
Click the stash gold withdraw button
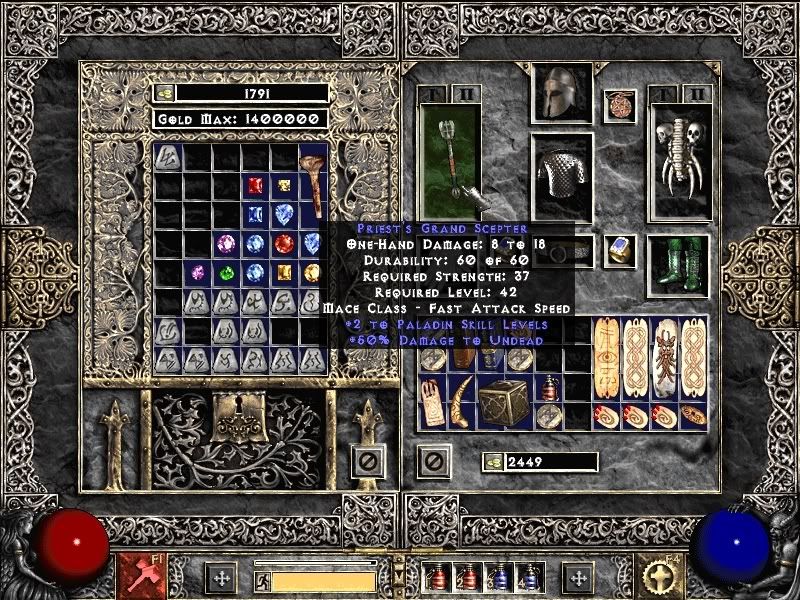164,93
